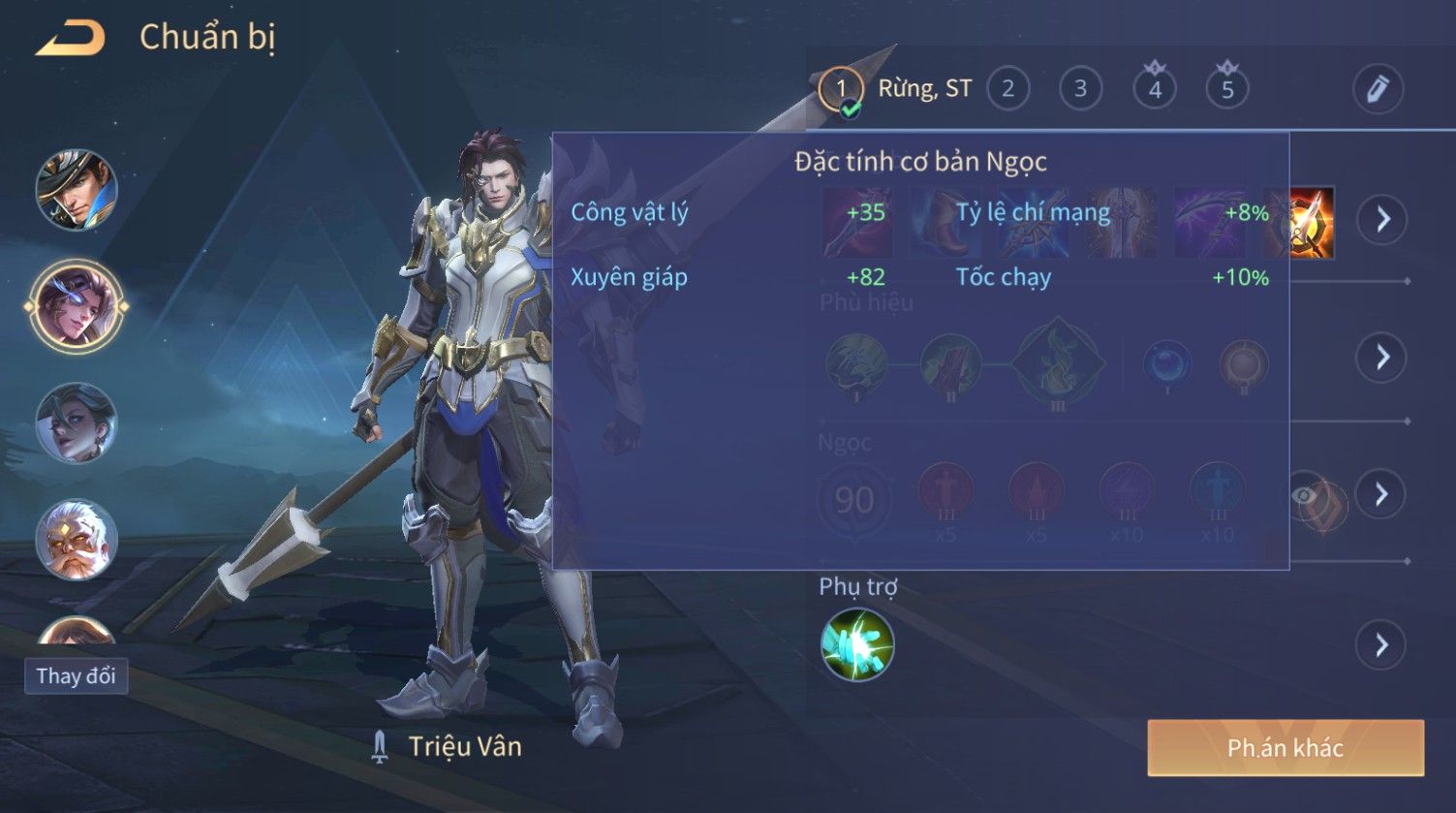
Task: Open the Phụ trợ spell arrow
Action: click(x=1381, y=645)
